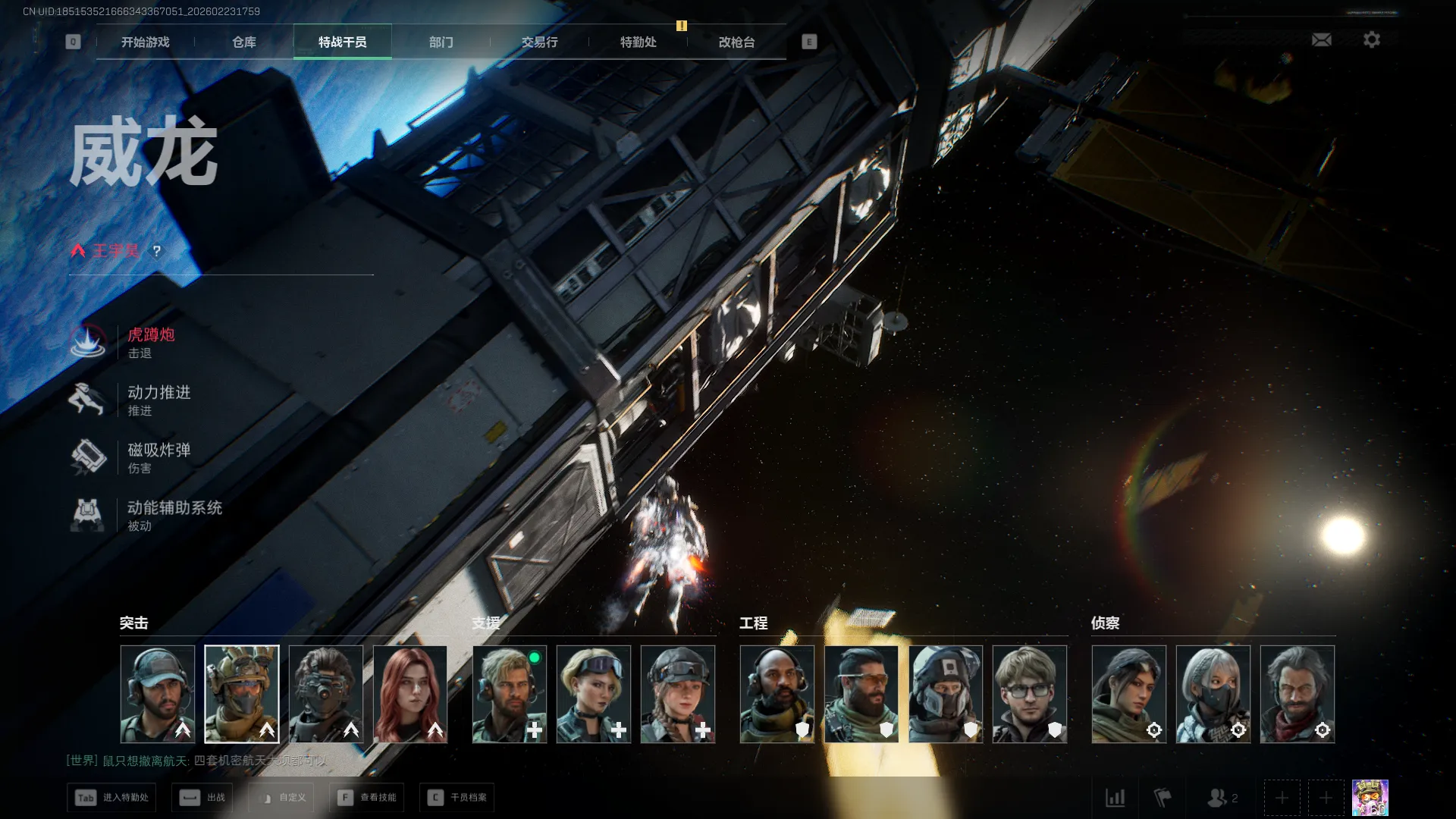Click the question mark beside operator name
Viewport: 1456px width, 819px height.
157,251
